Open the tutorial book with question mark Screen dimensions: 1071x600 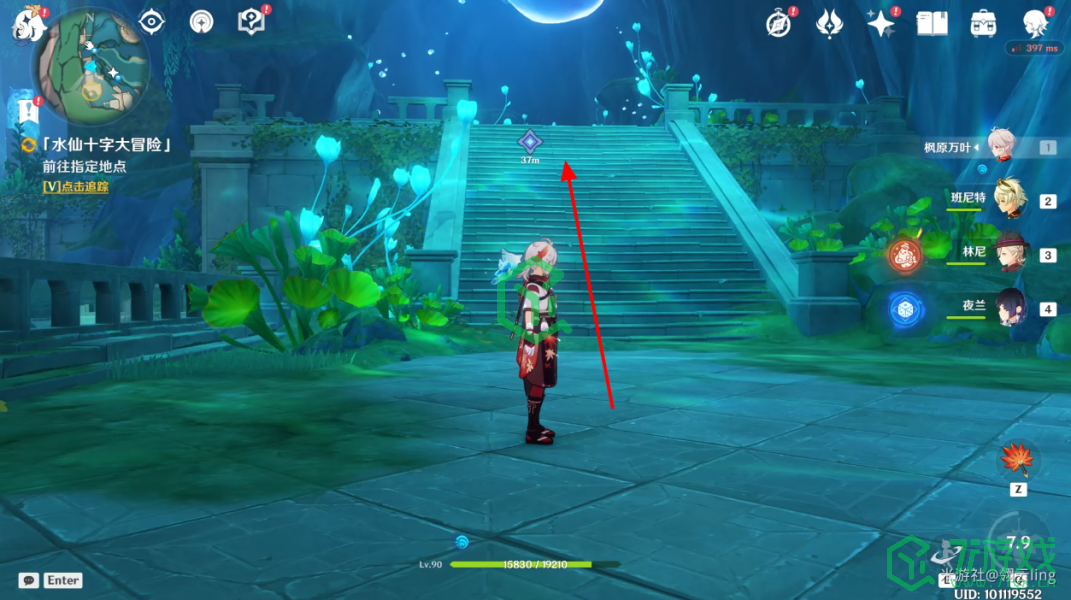coord(249,21)
